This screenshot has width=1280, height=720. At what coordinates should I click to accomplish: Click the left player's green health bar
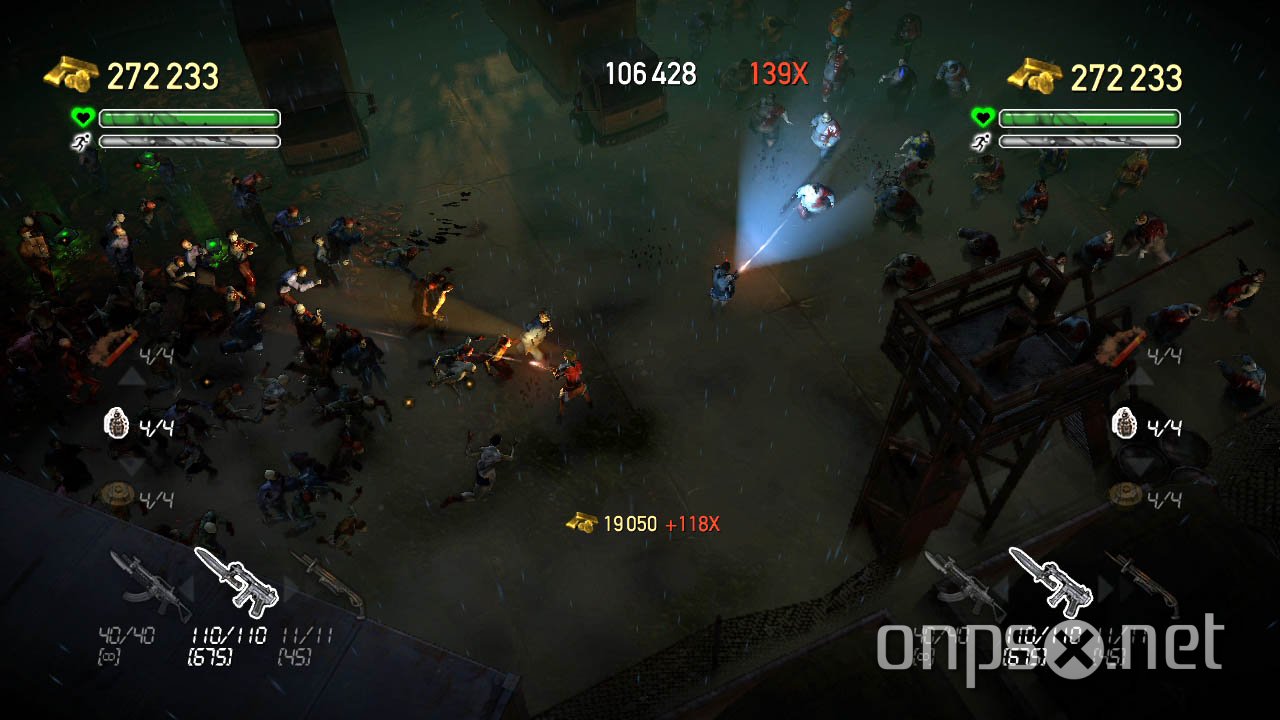(190, 118)
